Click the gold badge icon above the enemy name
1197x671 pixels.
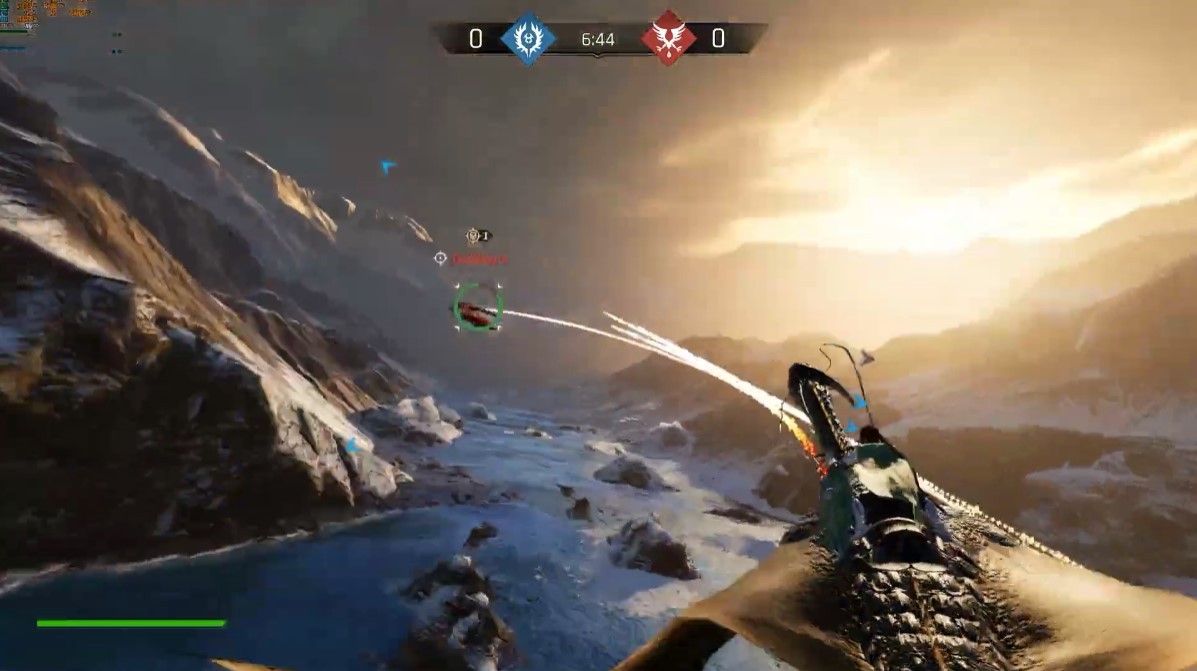(x=474, y=236)
